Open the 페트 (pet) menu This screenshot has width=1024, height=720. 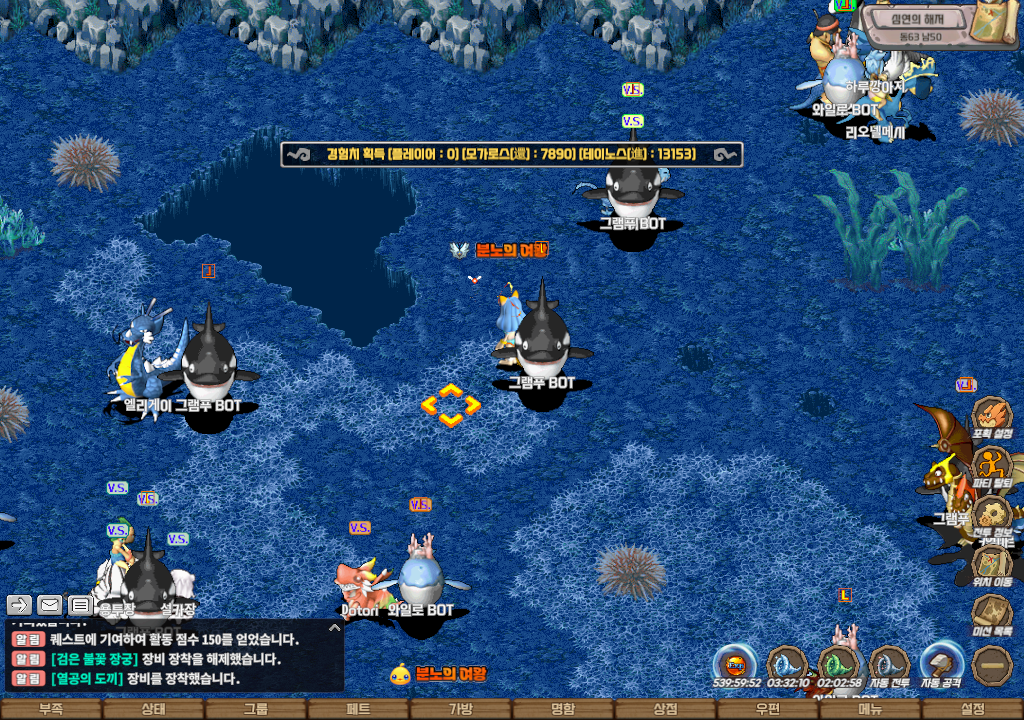[358, 709]
